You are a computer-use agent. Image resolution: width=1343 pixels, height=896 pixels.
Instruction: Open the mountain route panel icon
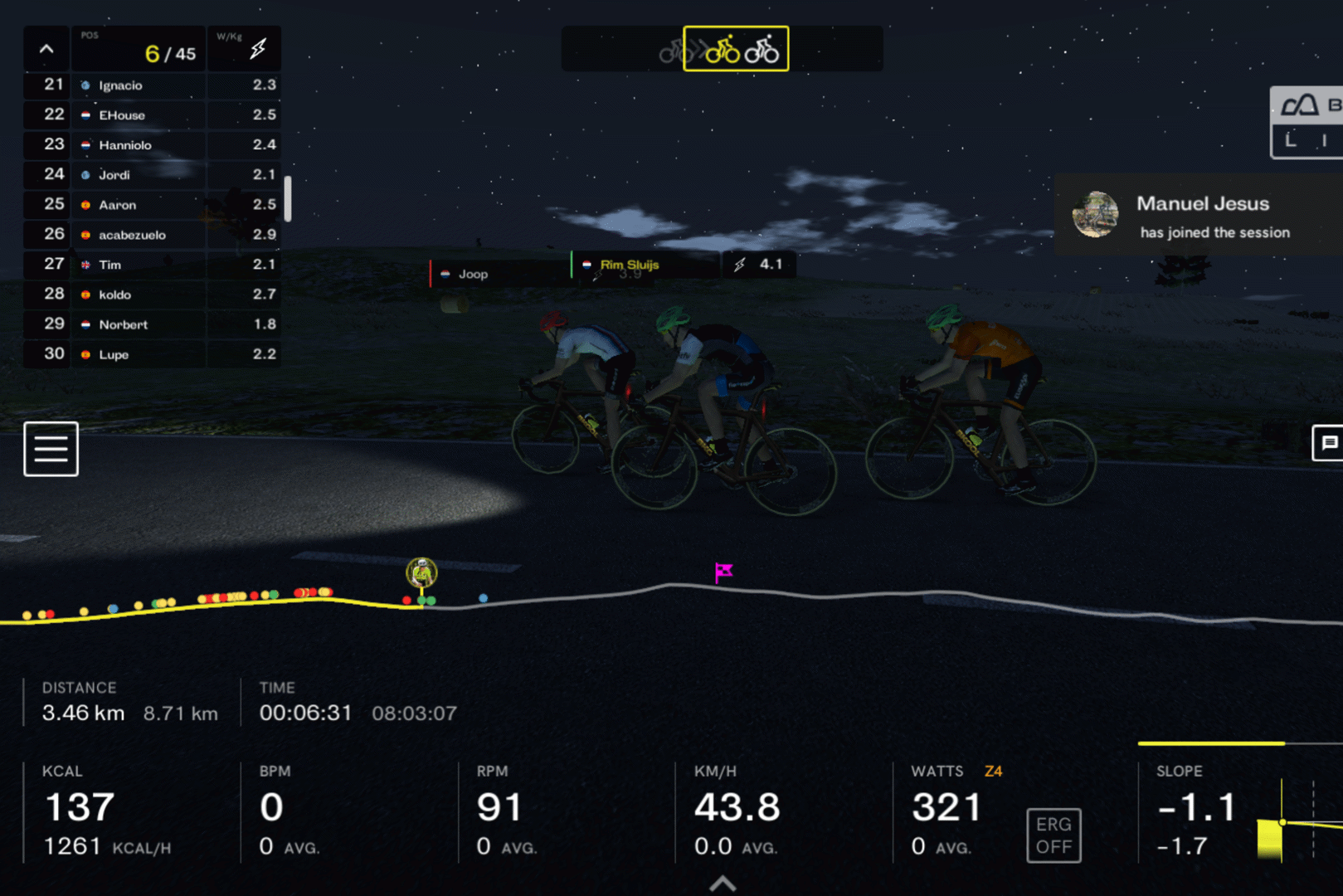click(x=1300, y=106)
